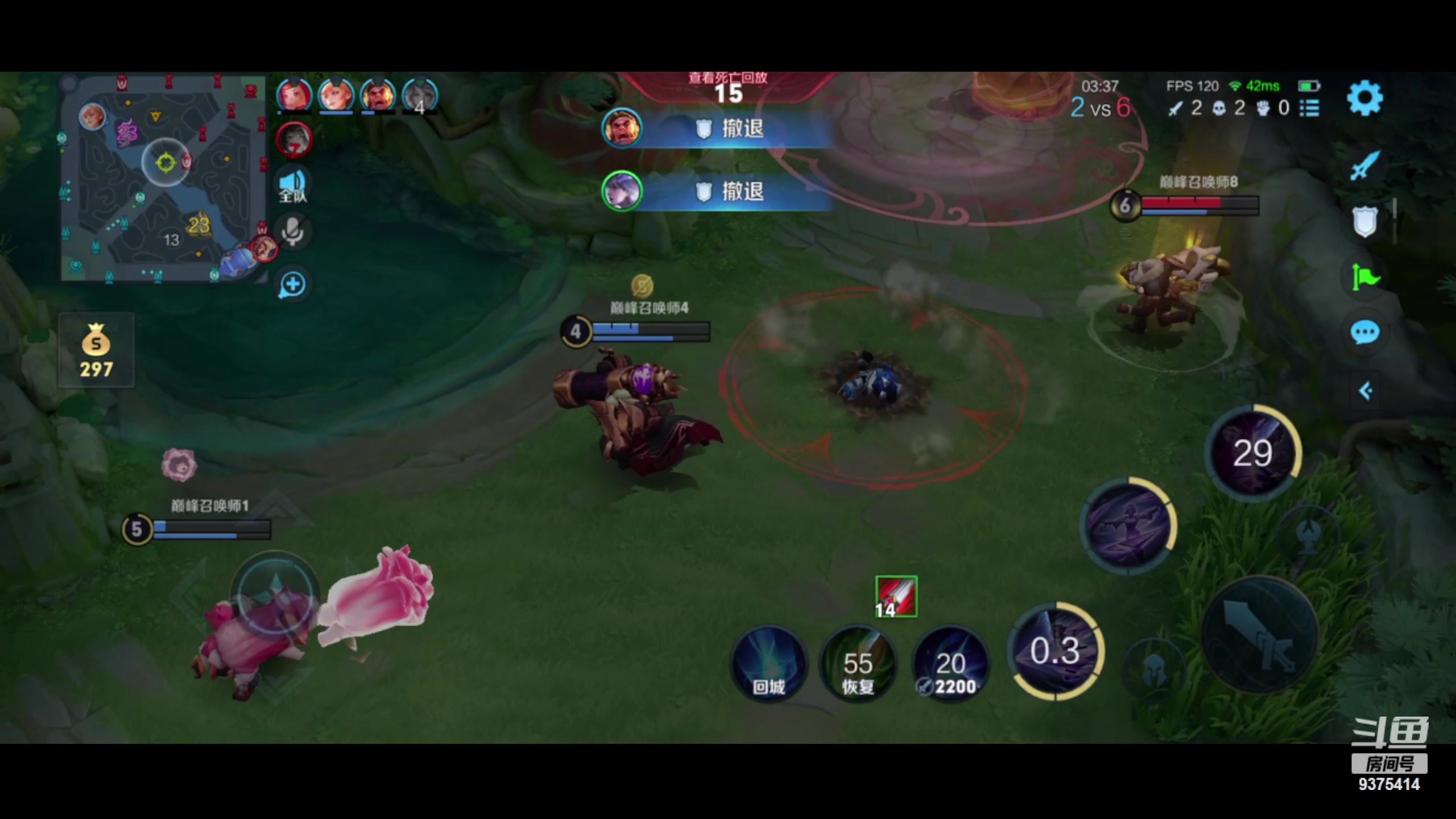Collapse the signal panel with arrow
1456x819 pixels.
(1365, 391)
